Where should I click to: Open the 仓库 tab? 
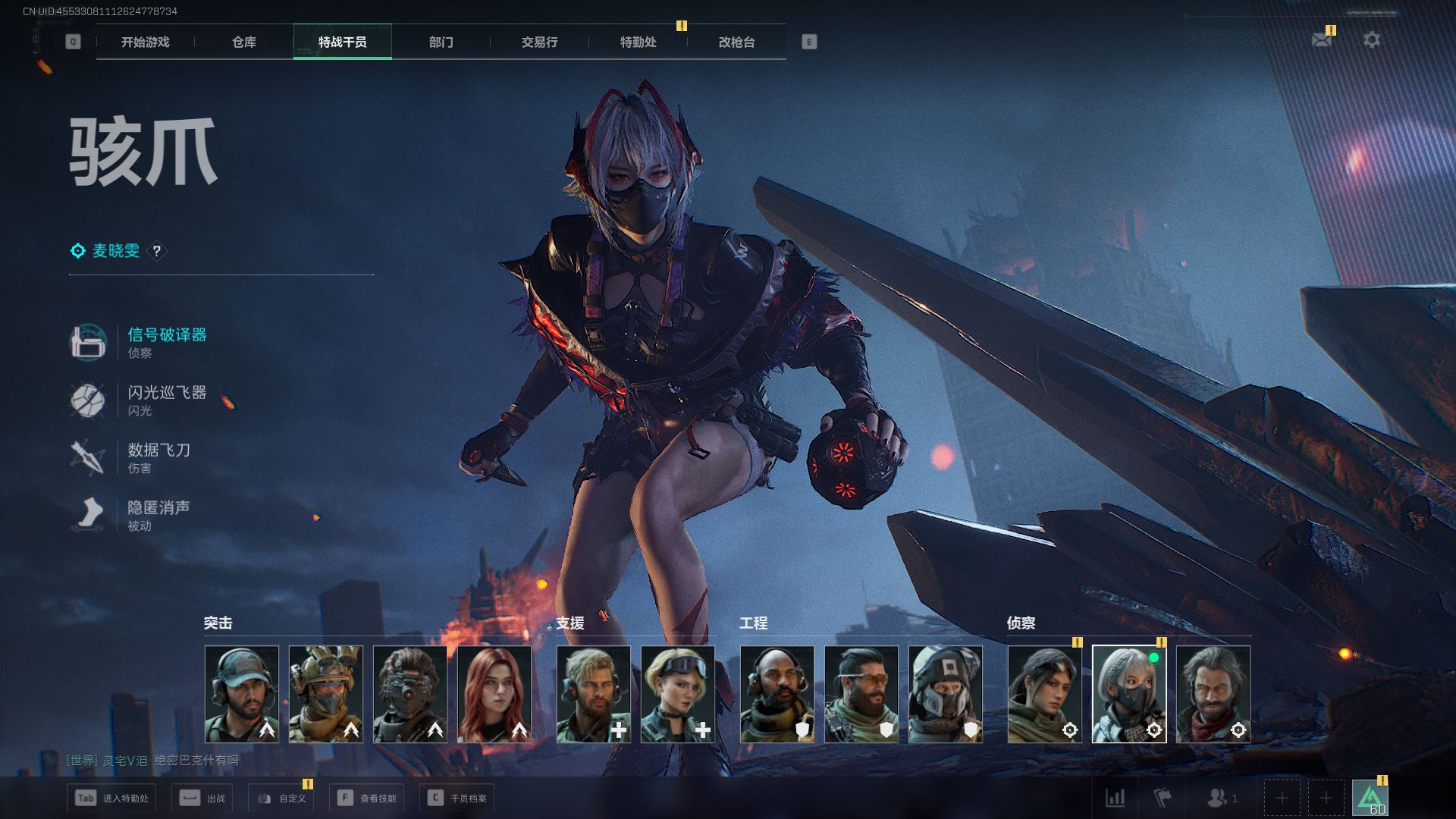[x=243, y=42]
